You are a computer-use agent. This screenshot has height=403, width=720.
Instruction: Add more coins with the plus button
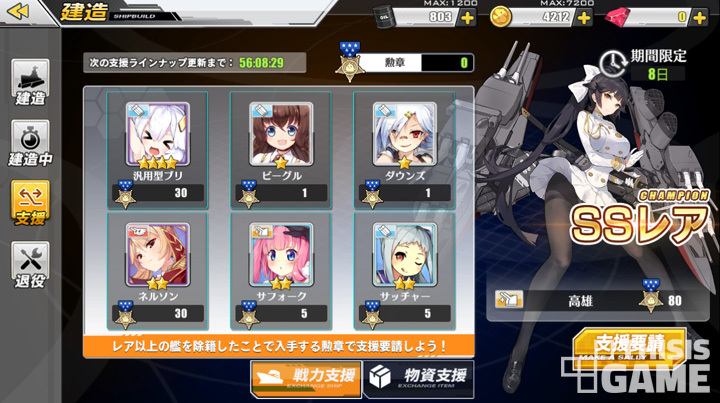(x=584, y=17)
